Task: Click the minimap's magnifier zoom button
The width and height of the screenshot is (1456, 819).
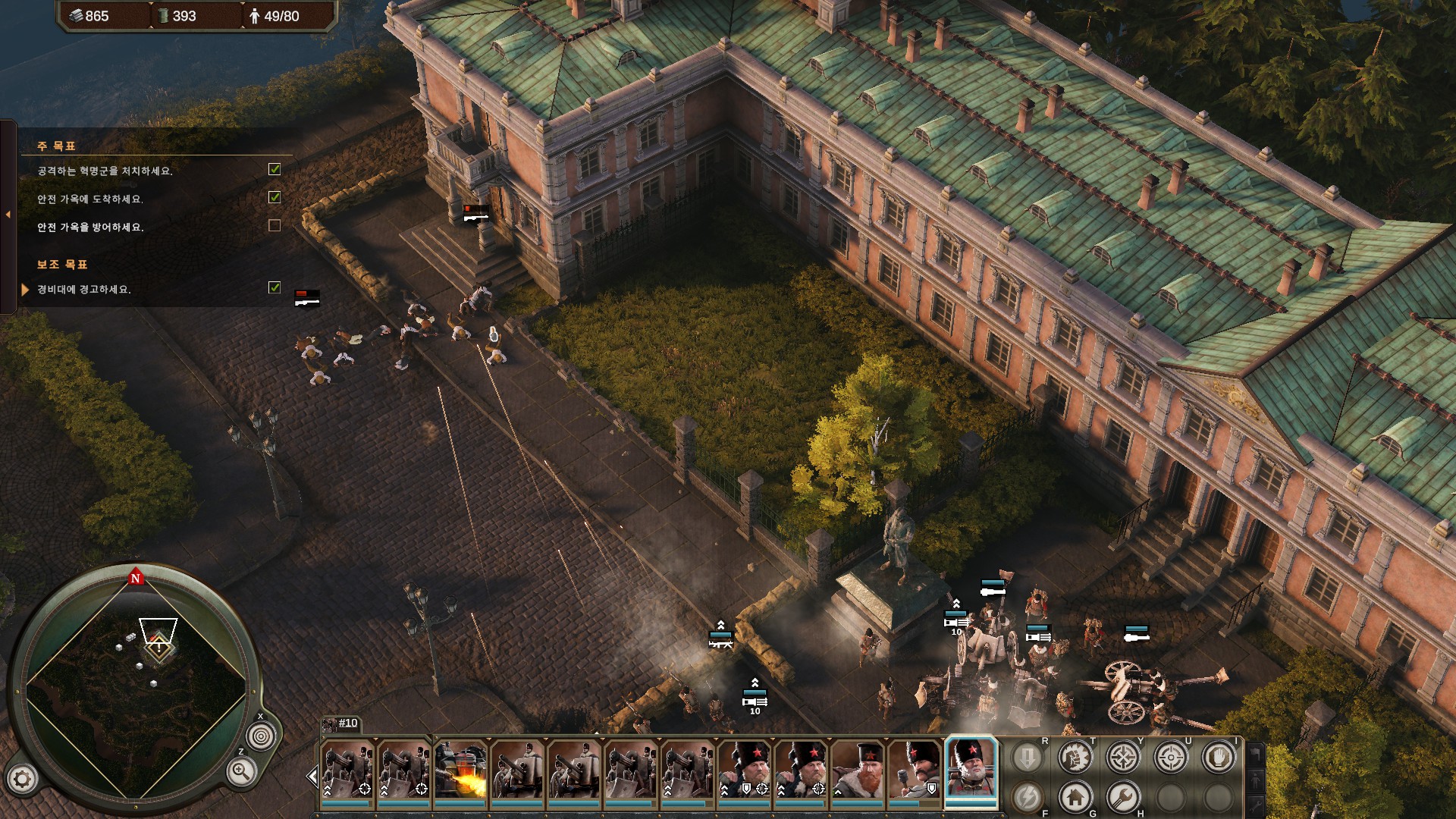Action: point(241,773)
